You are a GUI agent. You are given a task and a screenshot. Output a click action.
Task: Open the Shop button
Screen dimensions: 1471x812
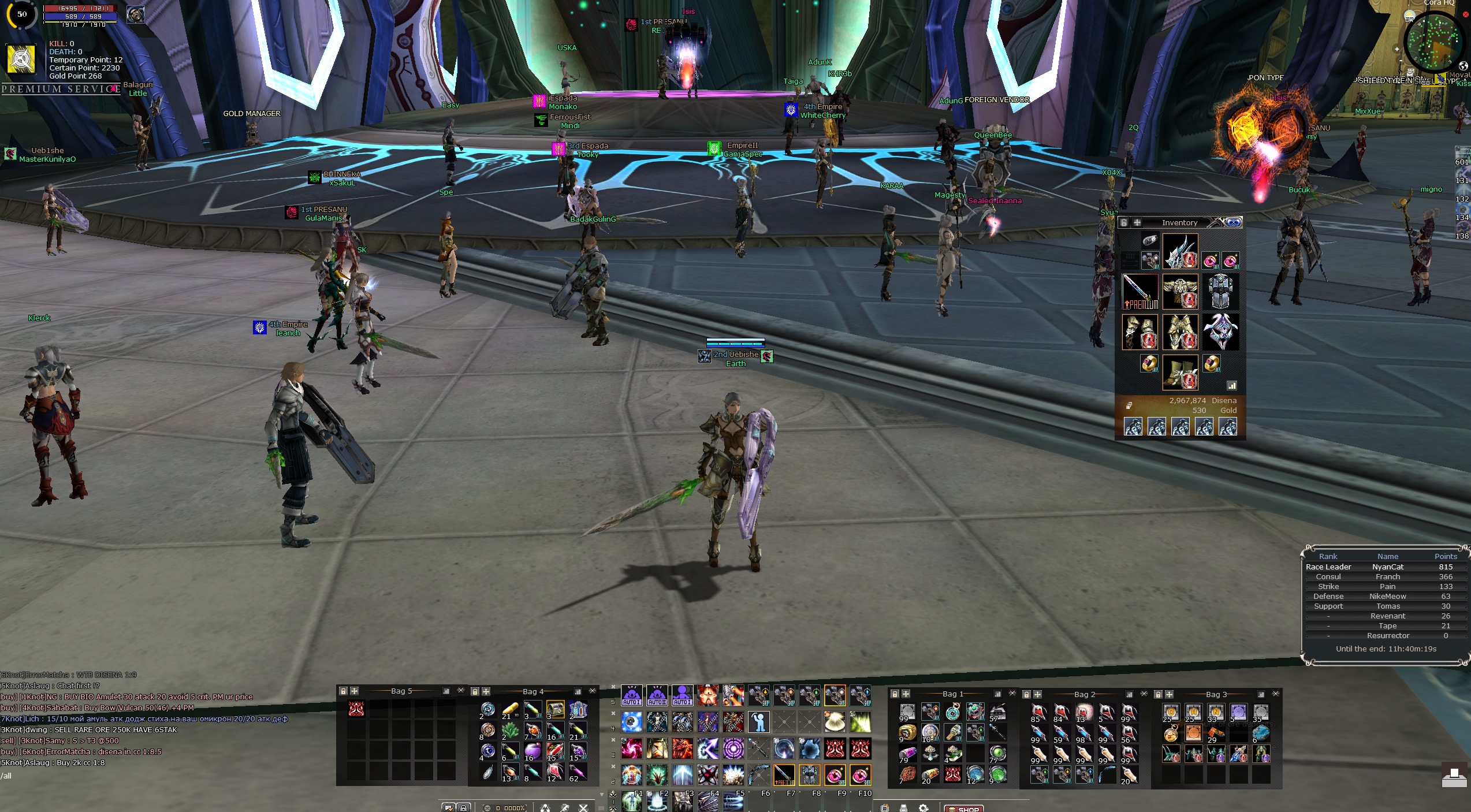pos(963,809)
